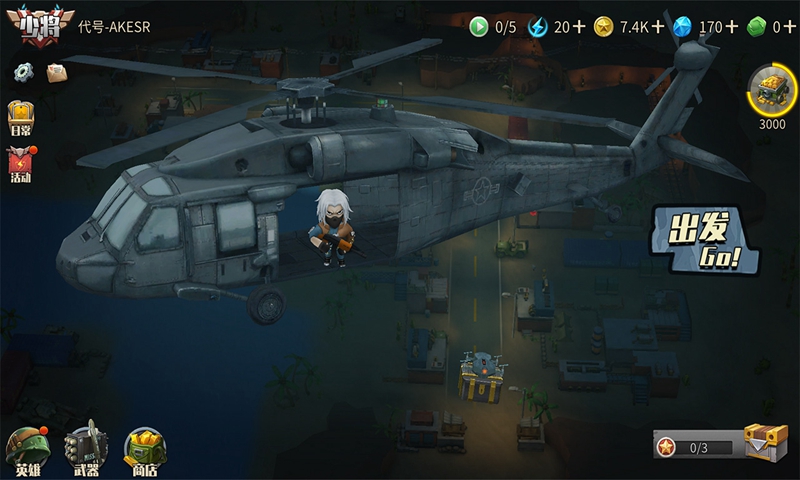Add more gold coins with plus button

(x=658, y=27)
